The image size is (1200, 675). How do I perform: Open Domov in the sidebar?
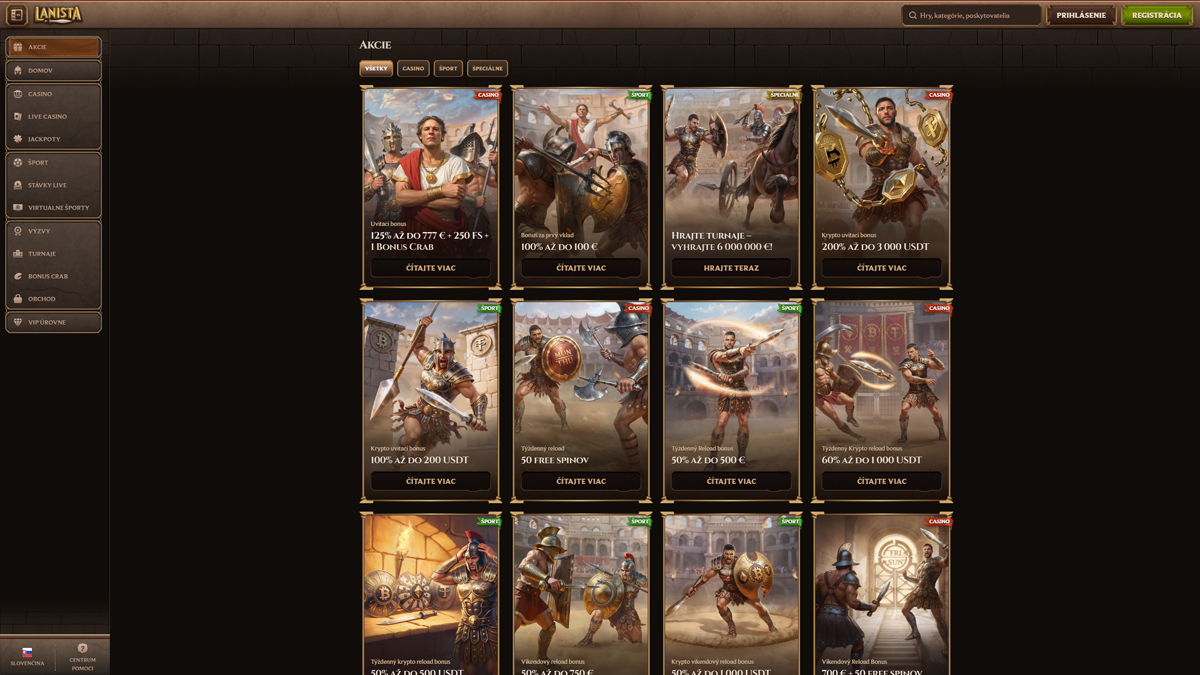coord(53,71)
